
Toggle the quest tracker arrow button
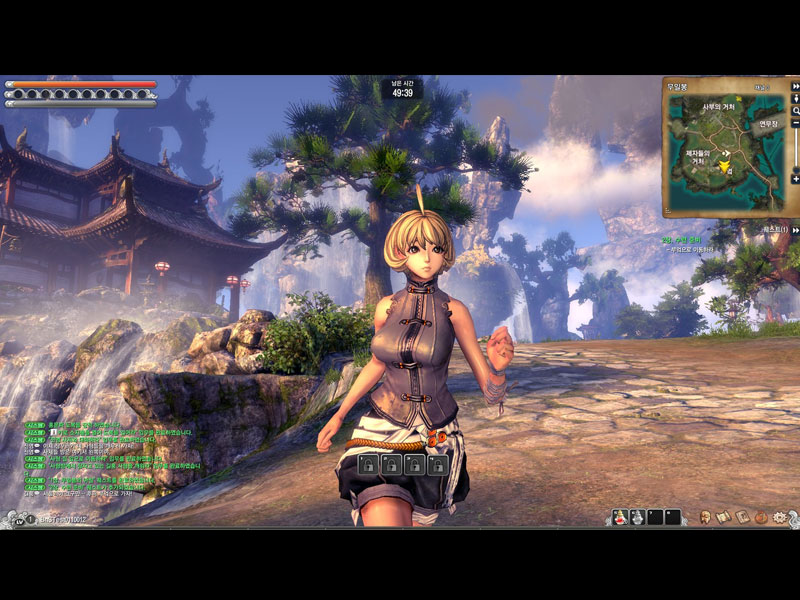796,230
